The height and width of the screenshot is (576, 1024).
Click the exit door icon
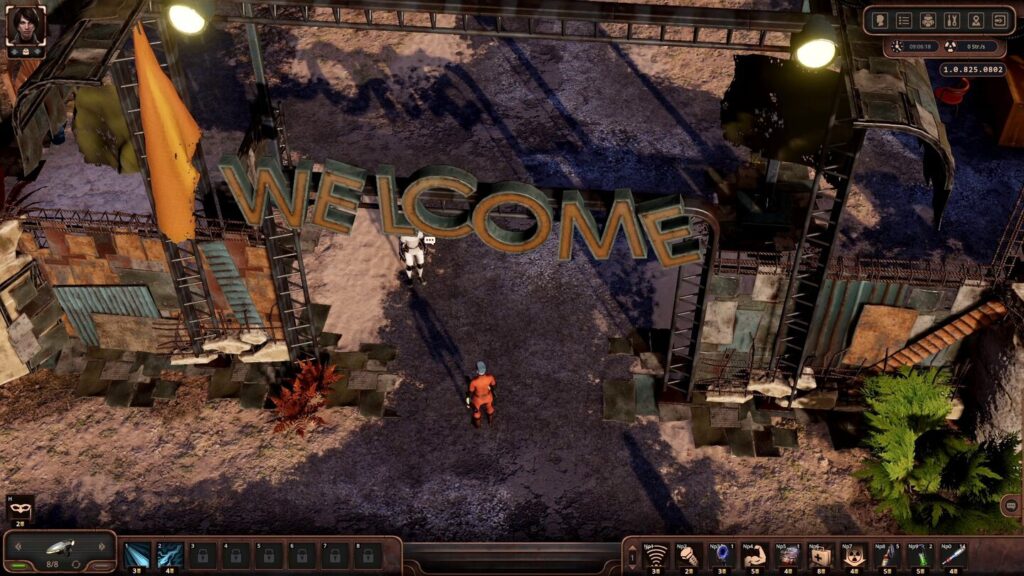tap(999, 20)
